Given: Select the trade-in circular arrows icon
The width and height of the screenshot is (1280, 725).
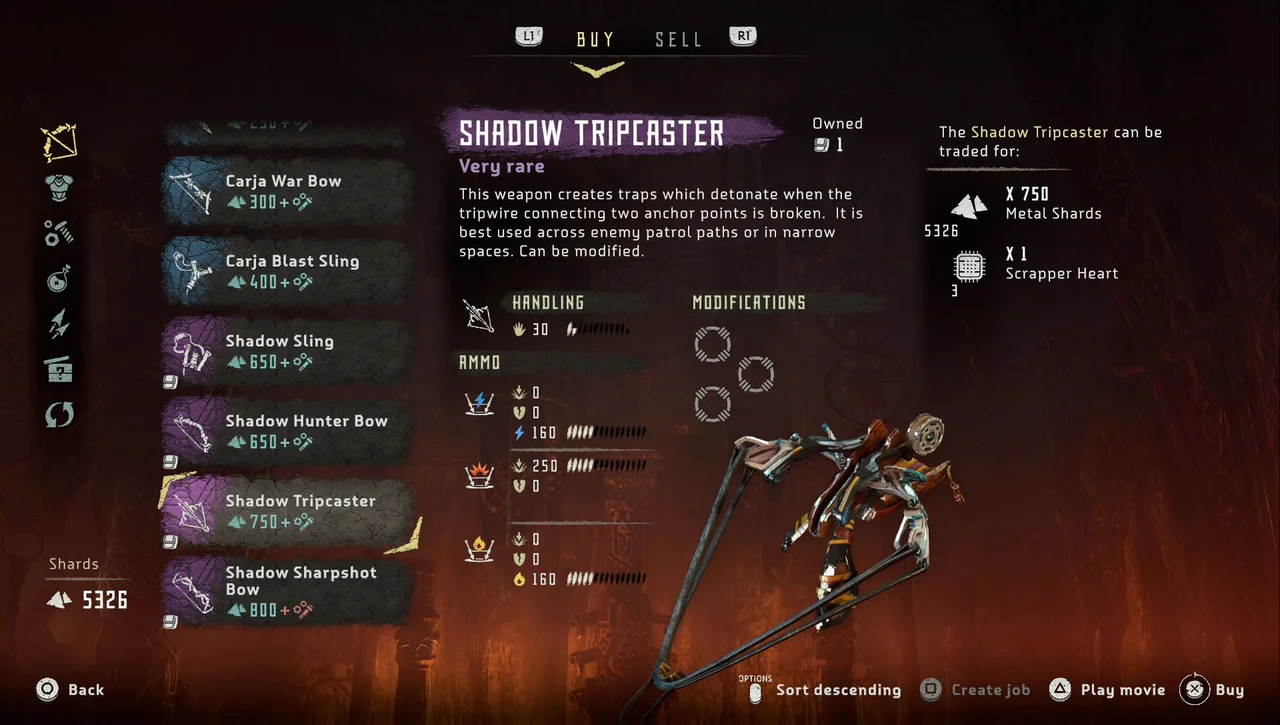Looking at the screenshot, I should click(x=58, y=413).
